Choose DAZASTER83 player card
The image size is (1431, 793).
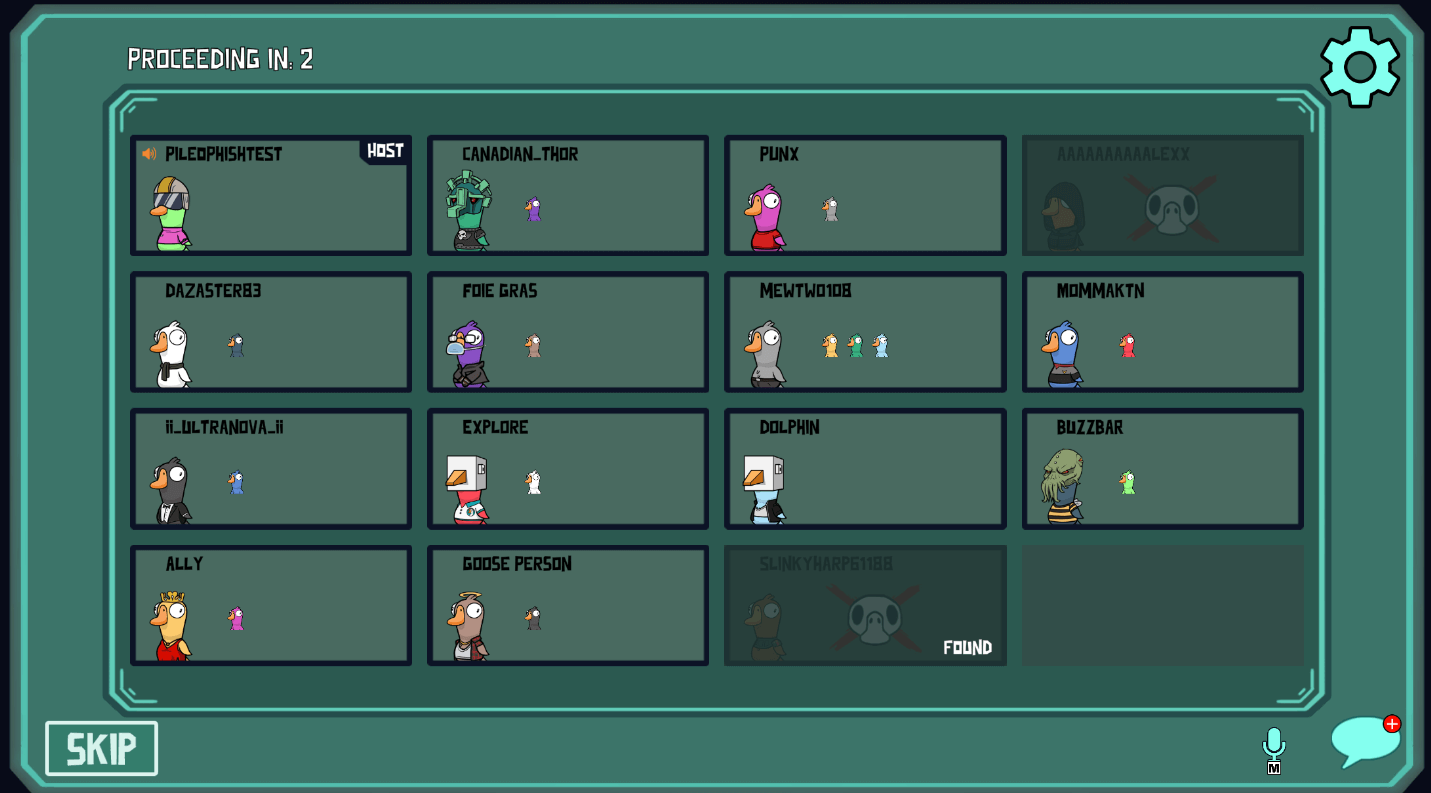271,332
